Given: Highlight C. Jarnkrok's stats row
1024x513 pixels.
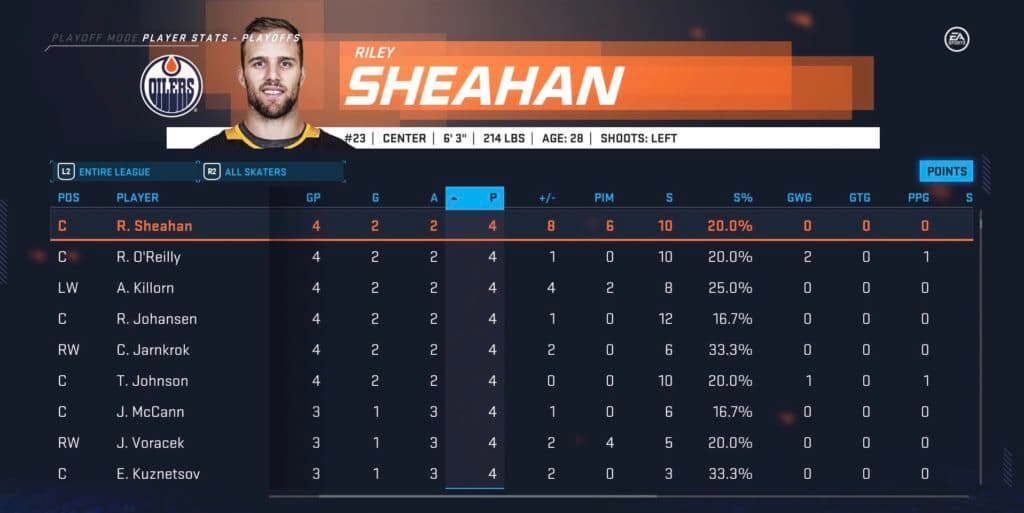Looking at the screenshot, I should 152,350.
